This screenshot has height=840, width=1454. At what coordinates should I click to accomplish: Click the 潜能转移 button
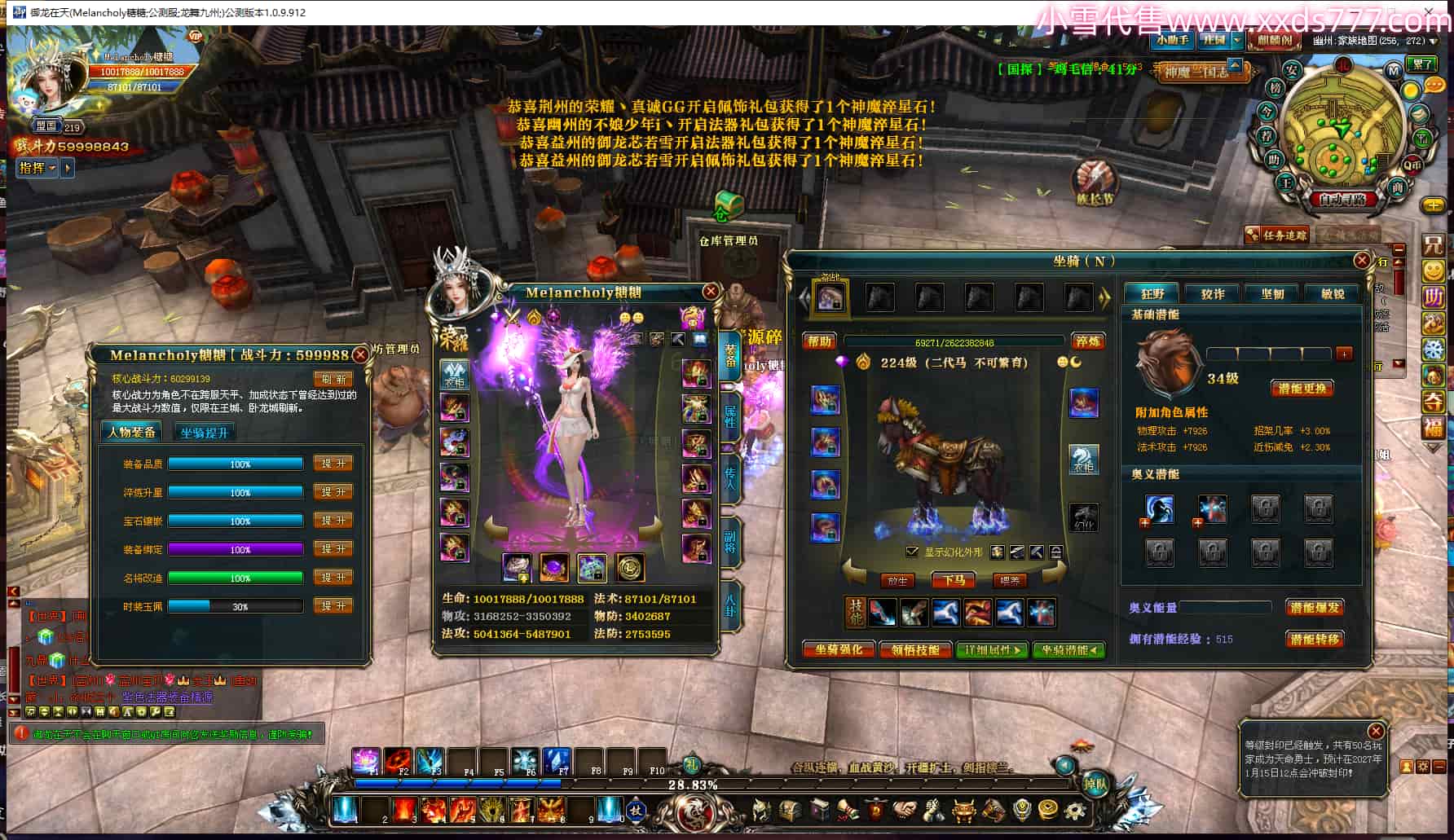[x=1314, y=640]
